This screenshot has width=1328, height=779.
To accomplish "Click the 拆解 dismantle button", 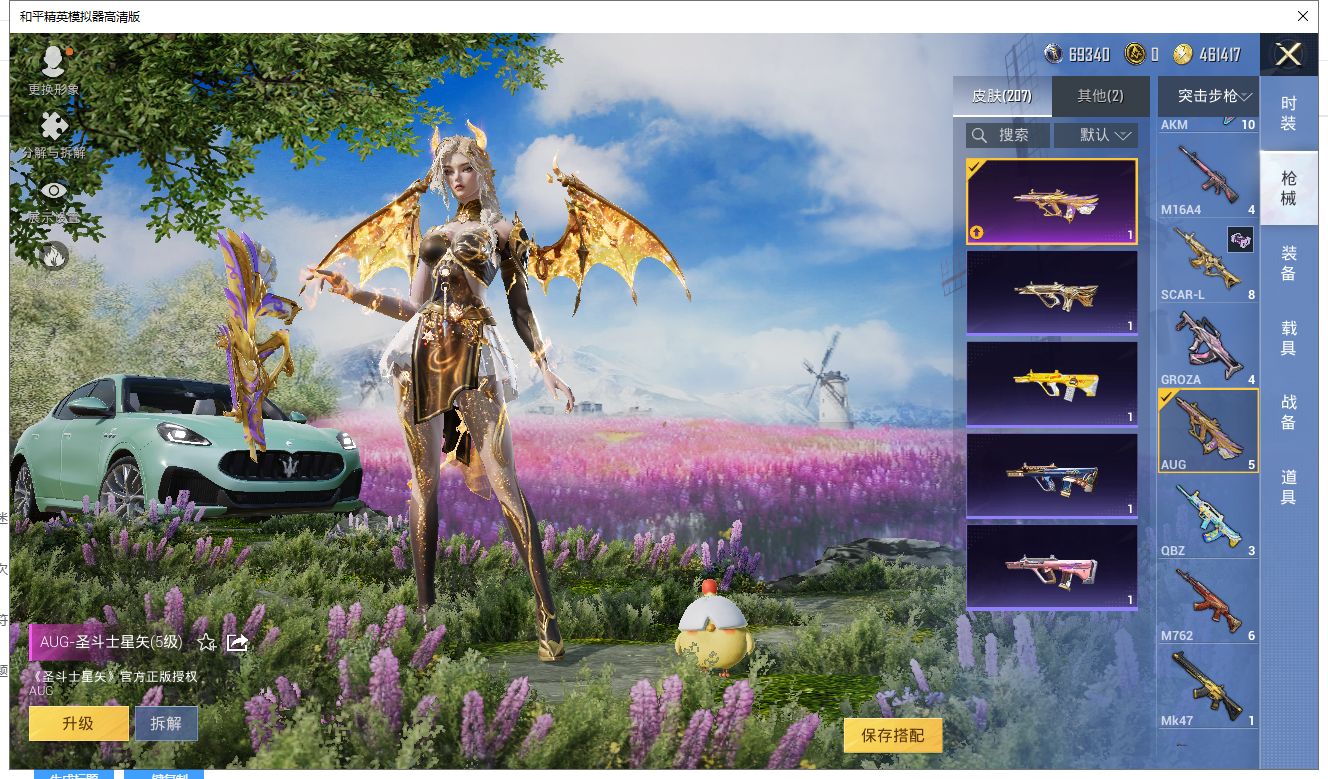I will click(x=166, y=723).
